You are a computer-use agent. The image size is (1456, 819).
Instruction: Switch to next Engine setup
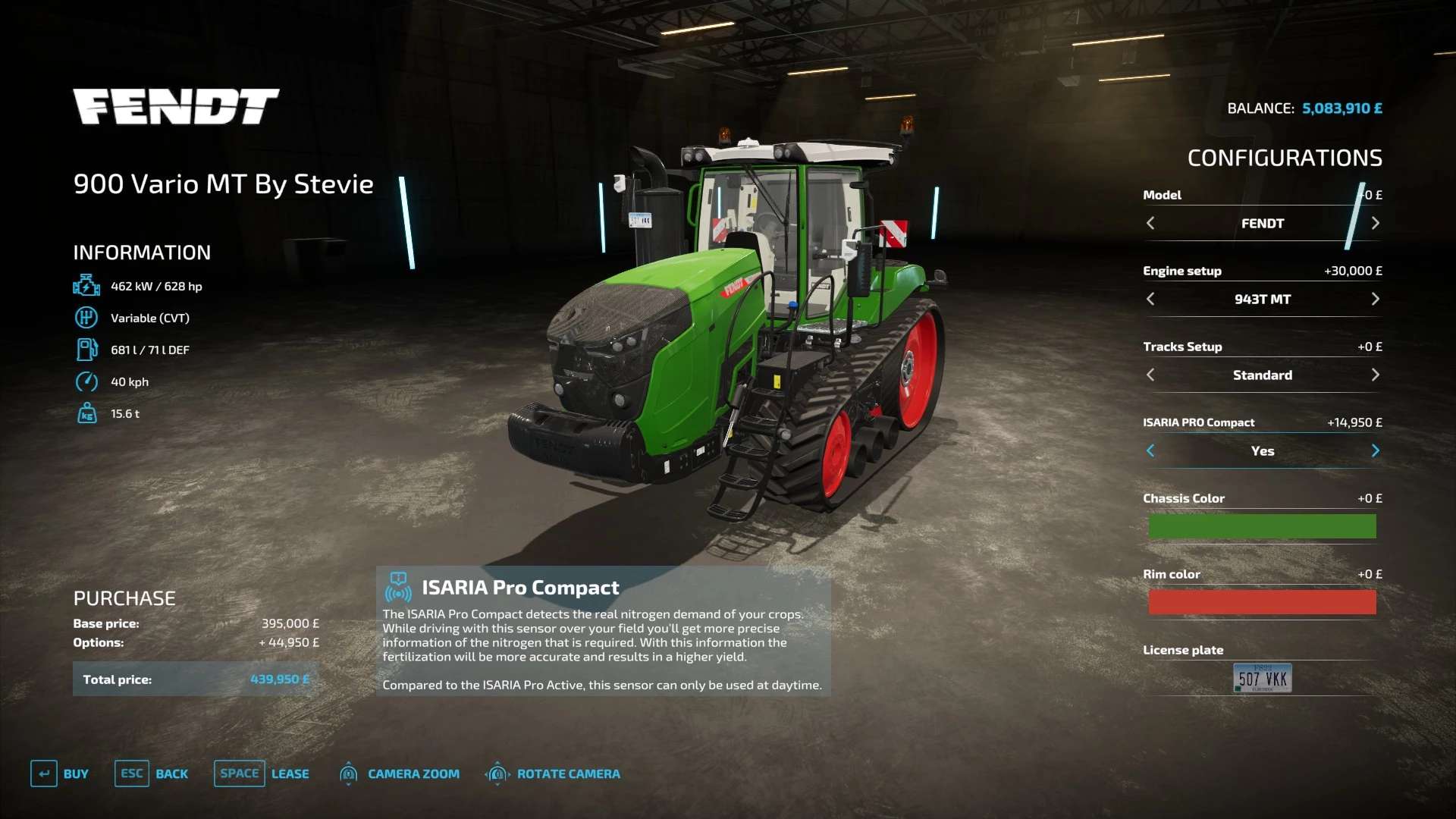[x=1375, y=299]
